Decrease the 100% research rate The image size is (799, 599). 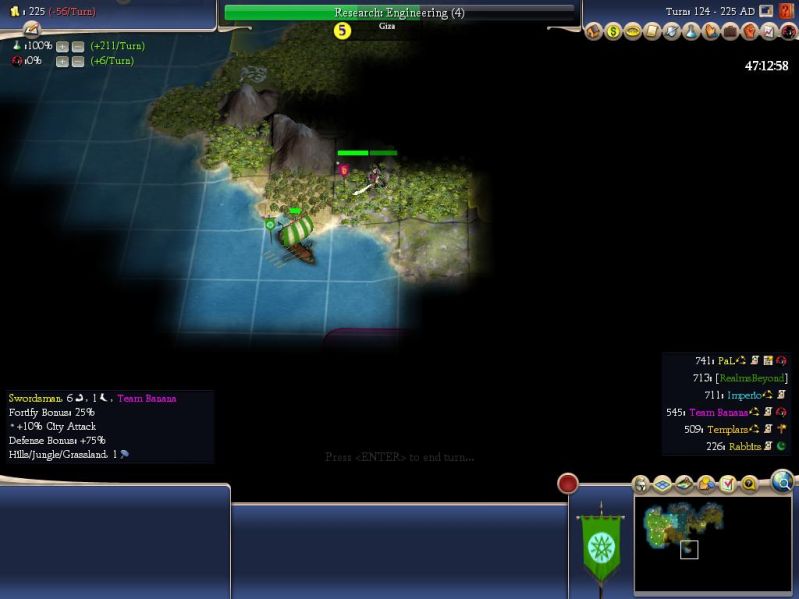[78, 47]
